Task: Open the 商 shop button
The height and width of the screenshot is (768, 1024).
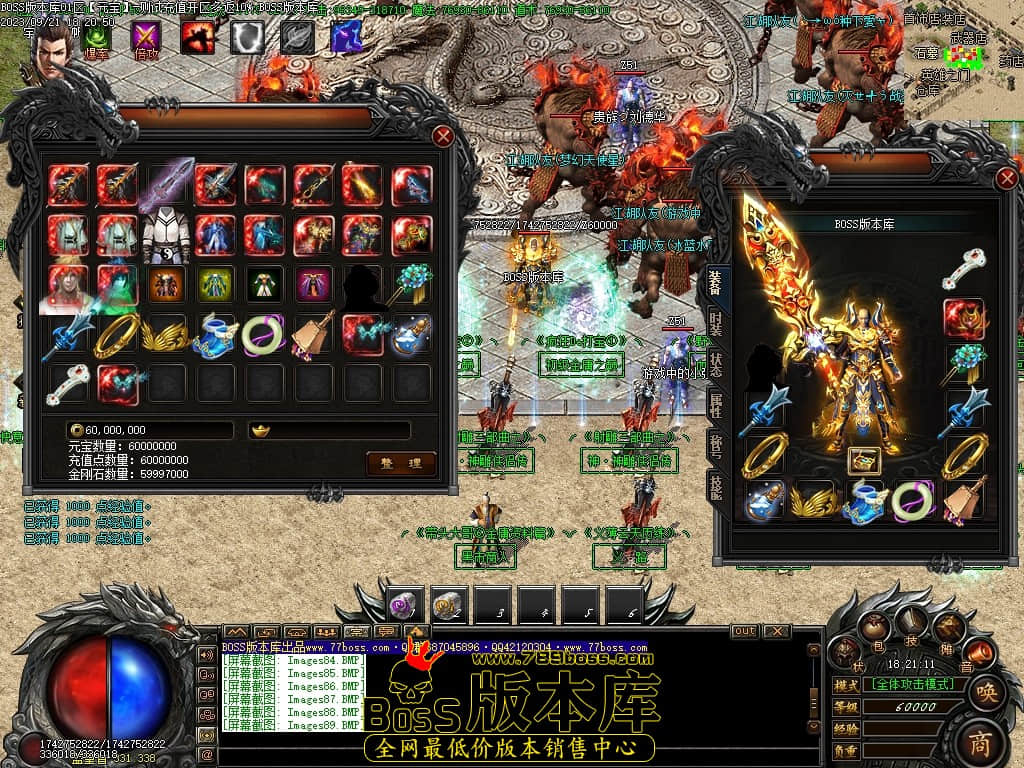Action: tap(980, 740)
